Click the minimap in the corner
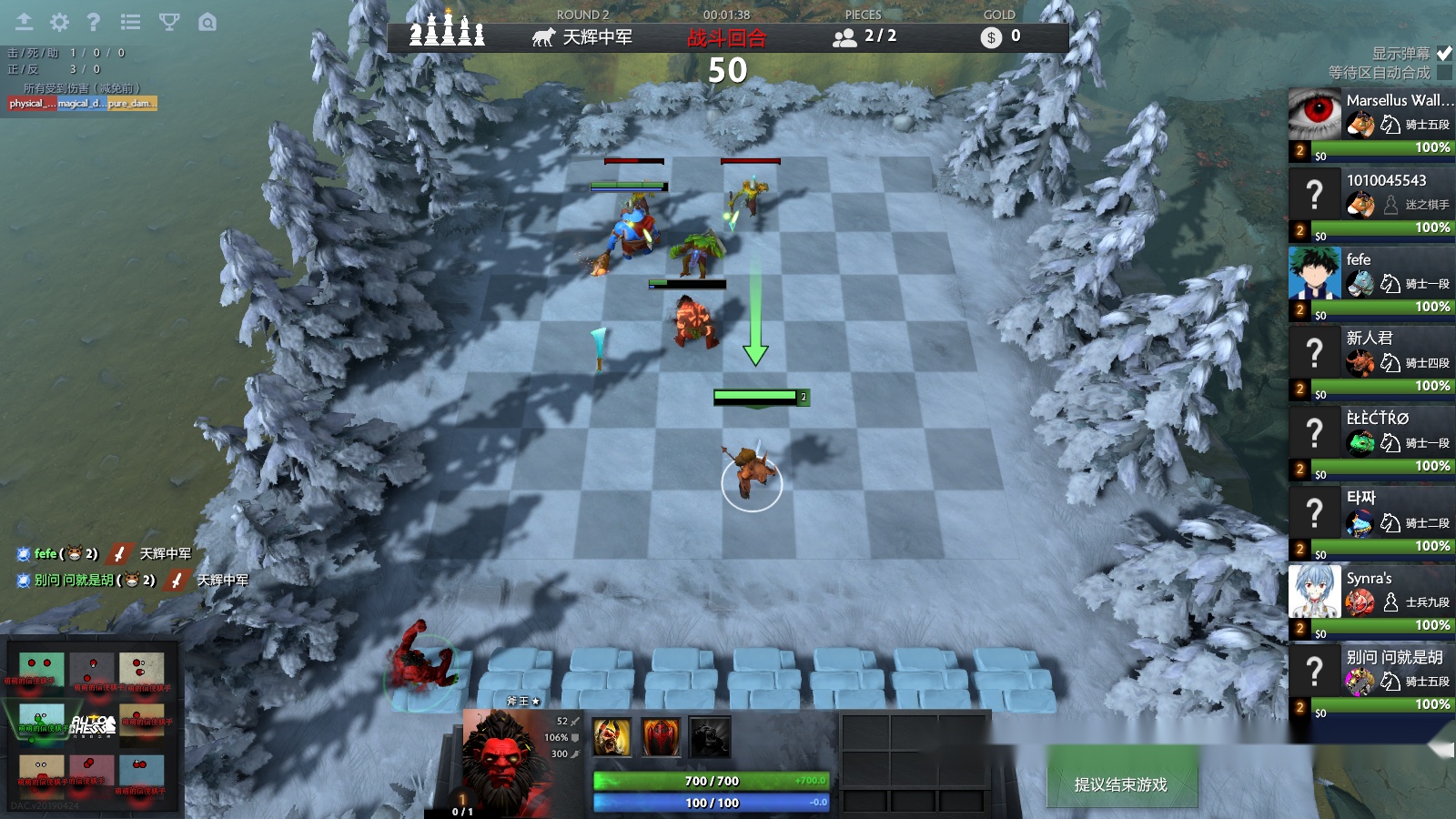The width and height of the screenshot is (1456, 819). pyautogui.click(x=91, y=728)
